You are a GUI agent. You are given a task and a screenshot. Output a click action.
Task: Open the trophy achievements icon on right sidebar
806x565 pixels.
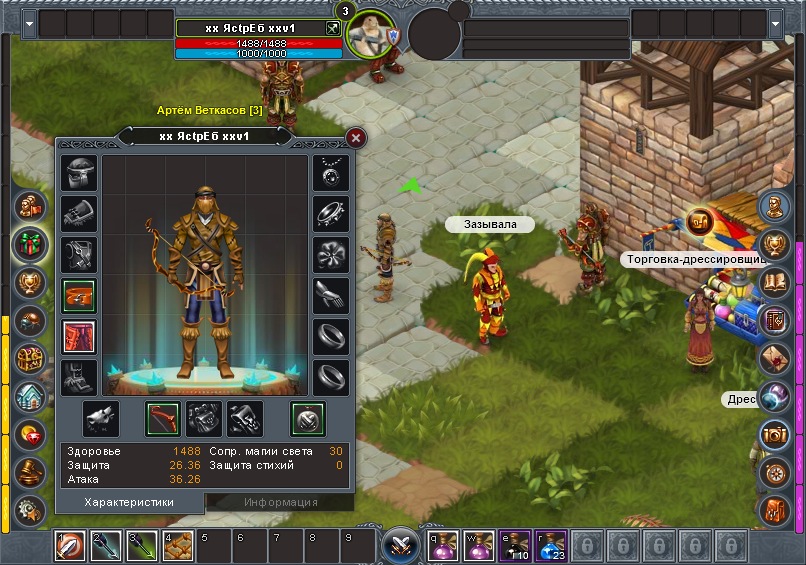(776, 245)
